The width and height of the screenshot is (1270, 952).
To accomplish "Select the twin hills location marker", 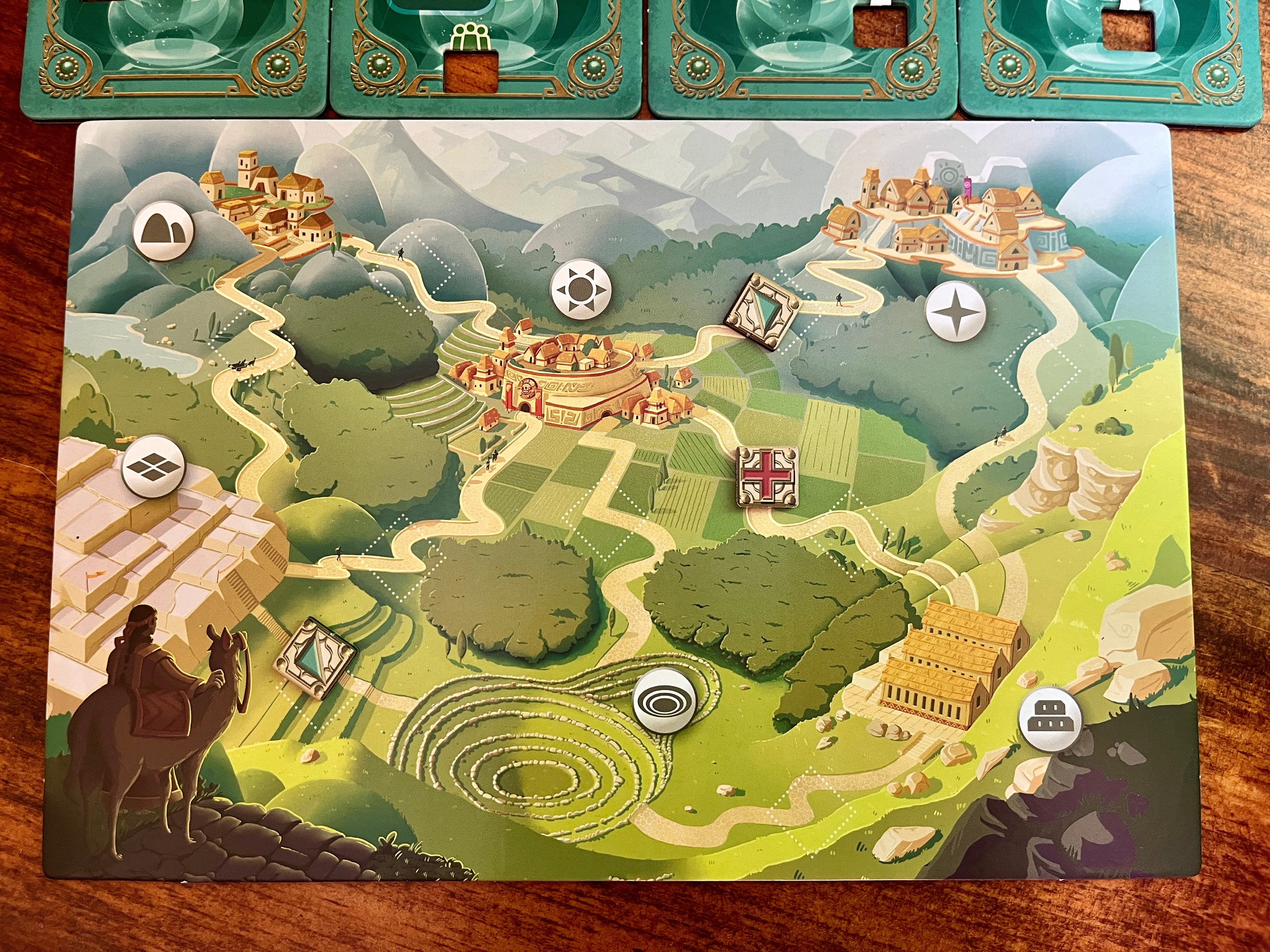I will [x=163, y=231].
